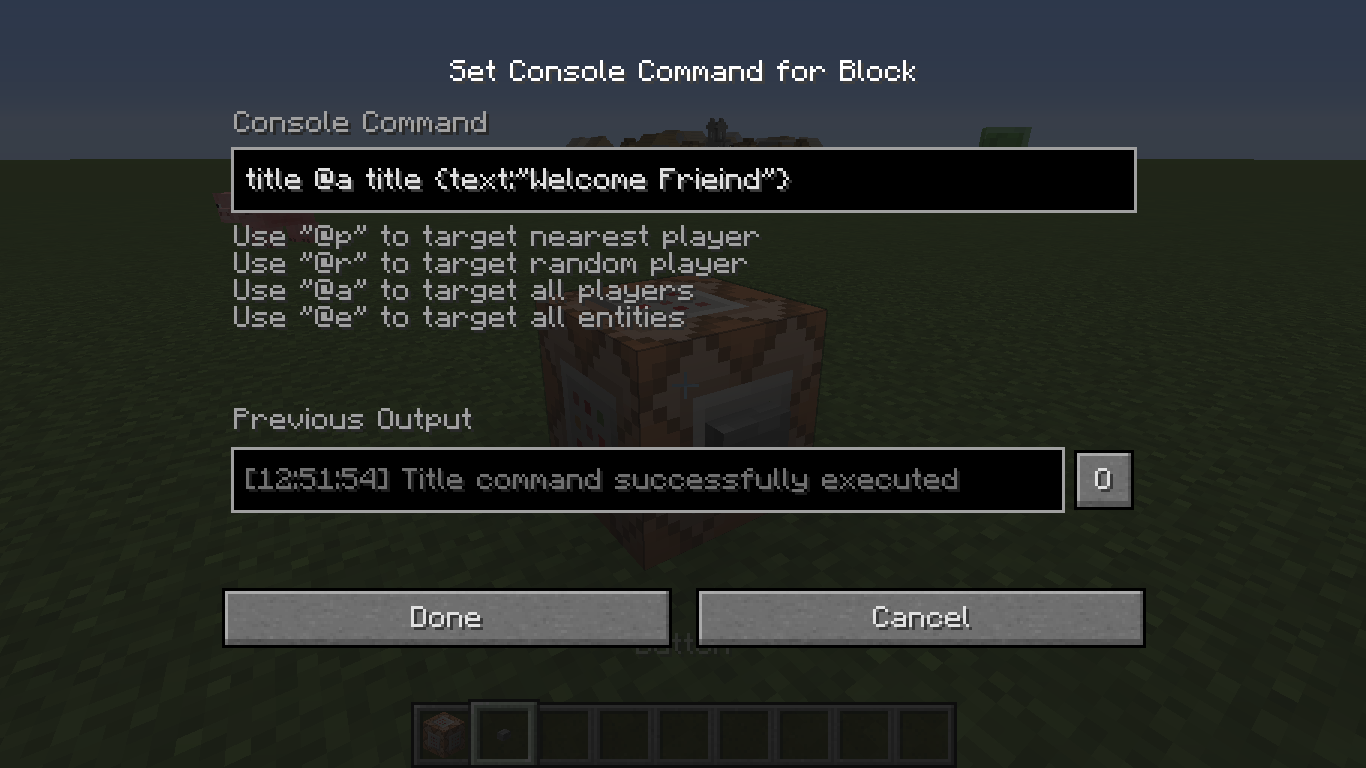The width and height of the screenshot is (1366, 768).
Task: Click the hotbar slot next to the button item
Action: [x=562, y=732]
